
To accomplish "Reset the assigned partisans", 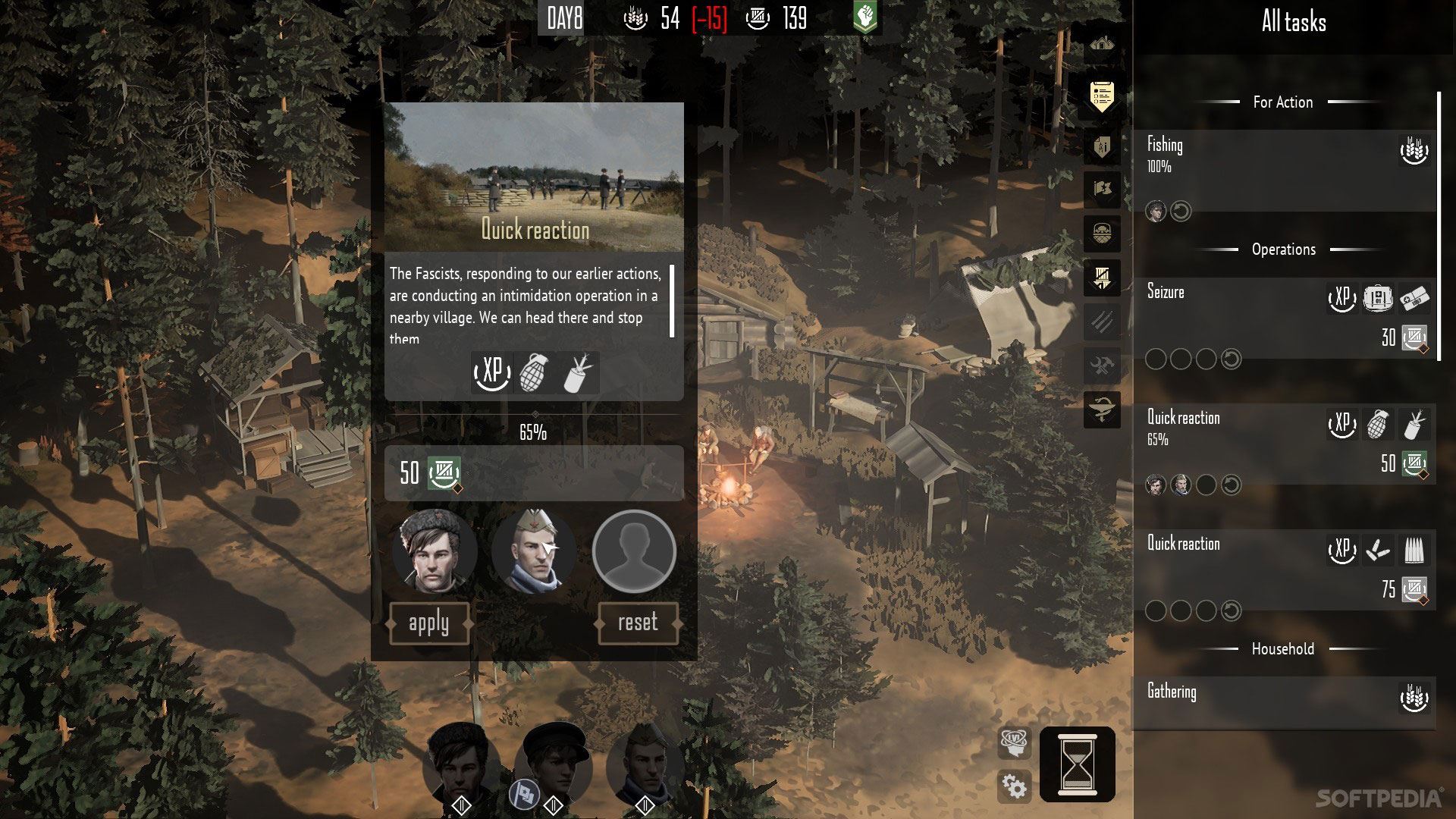I will coord(638,623).
